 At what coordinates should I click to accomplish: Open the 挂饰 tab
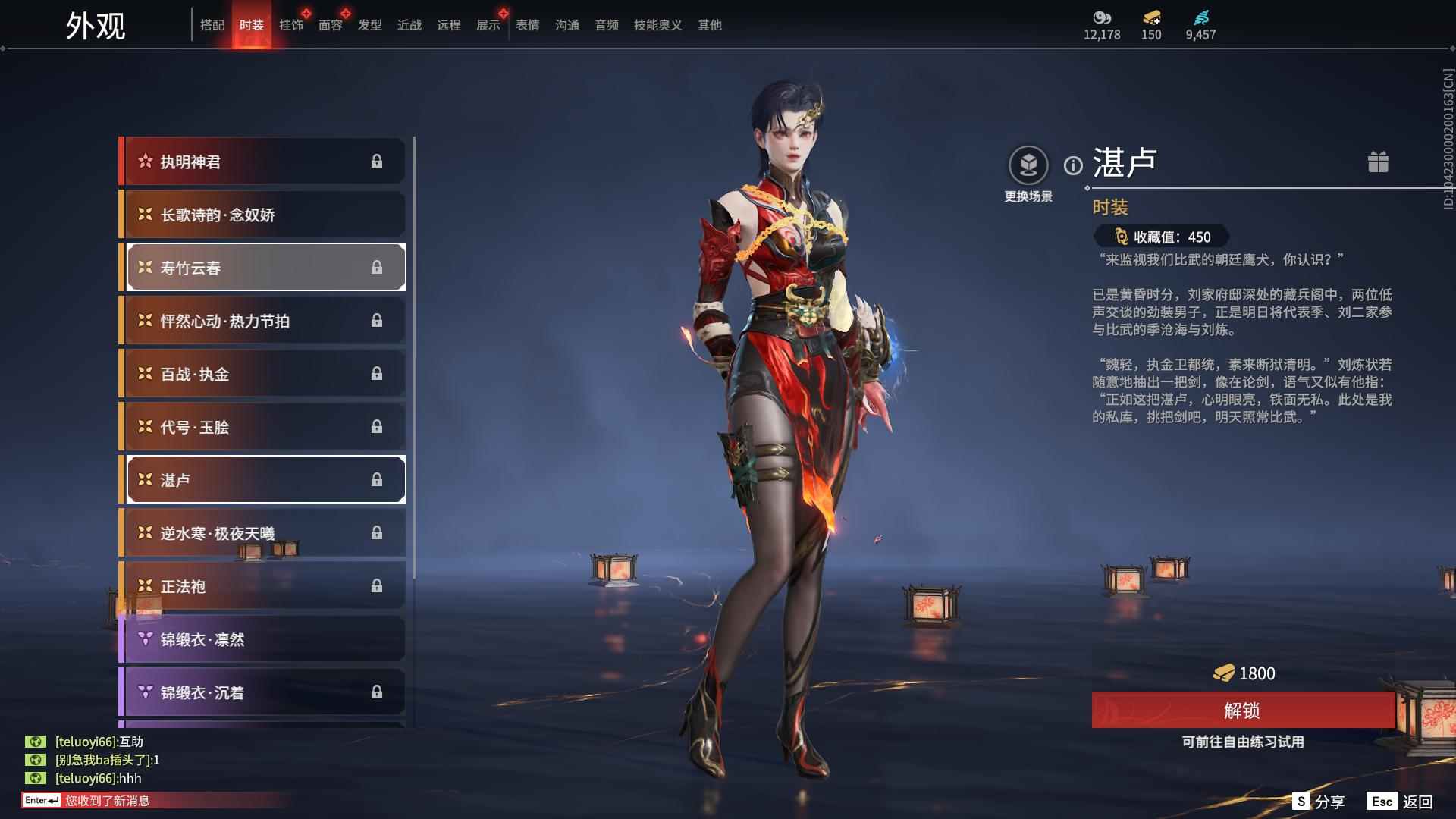click(290, 24)
